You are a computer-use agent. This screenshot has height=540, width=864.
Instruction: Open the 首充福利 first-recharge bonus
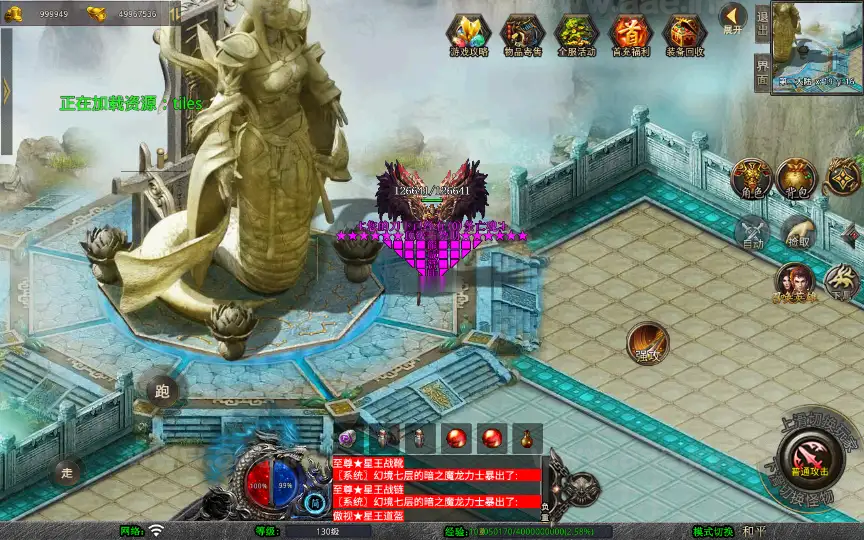[630, 34]
